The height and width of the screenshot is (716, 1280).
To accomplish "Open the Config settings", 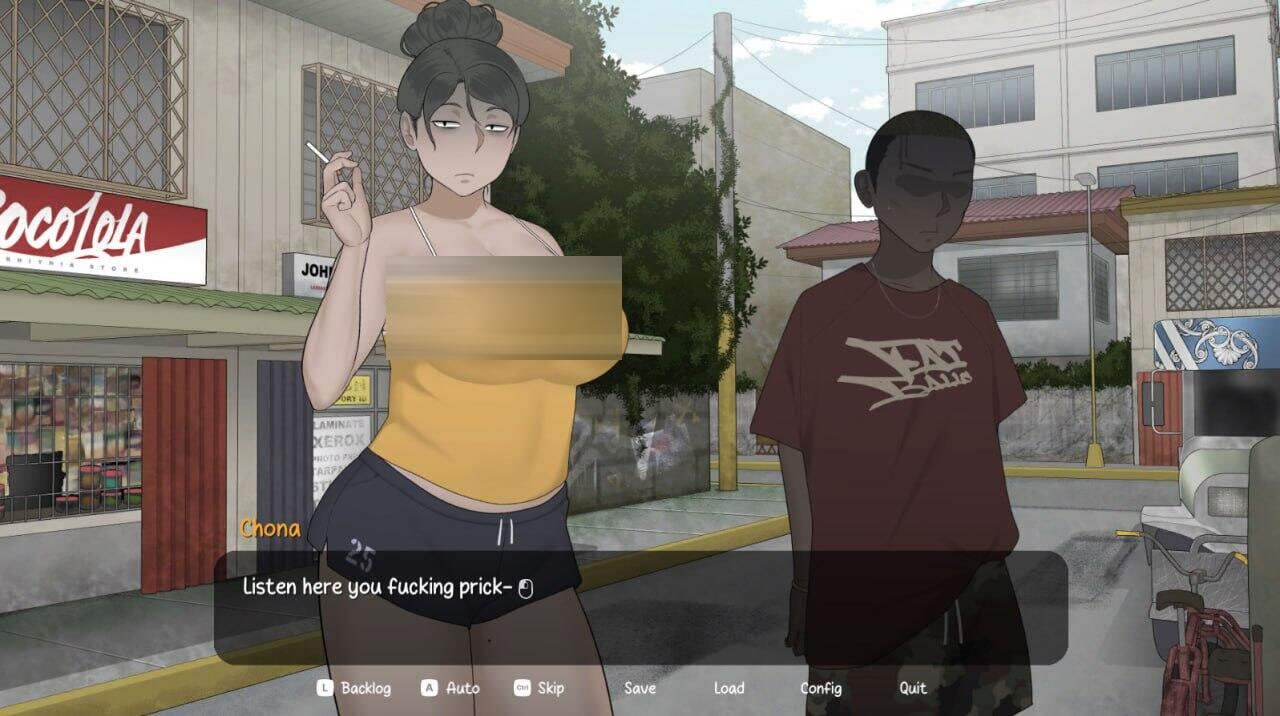I will (x=820, y=688).
